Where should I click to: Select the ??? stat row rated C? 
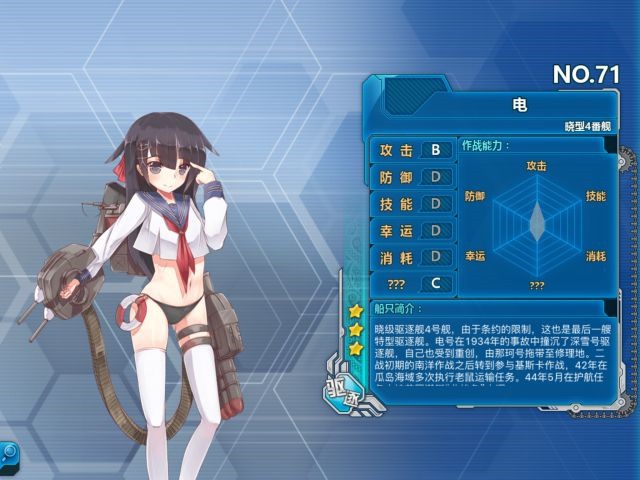coord(411,284)
